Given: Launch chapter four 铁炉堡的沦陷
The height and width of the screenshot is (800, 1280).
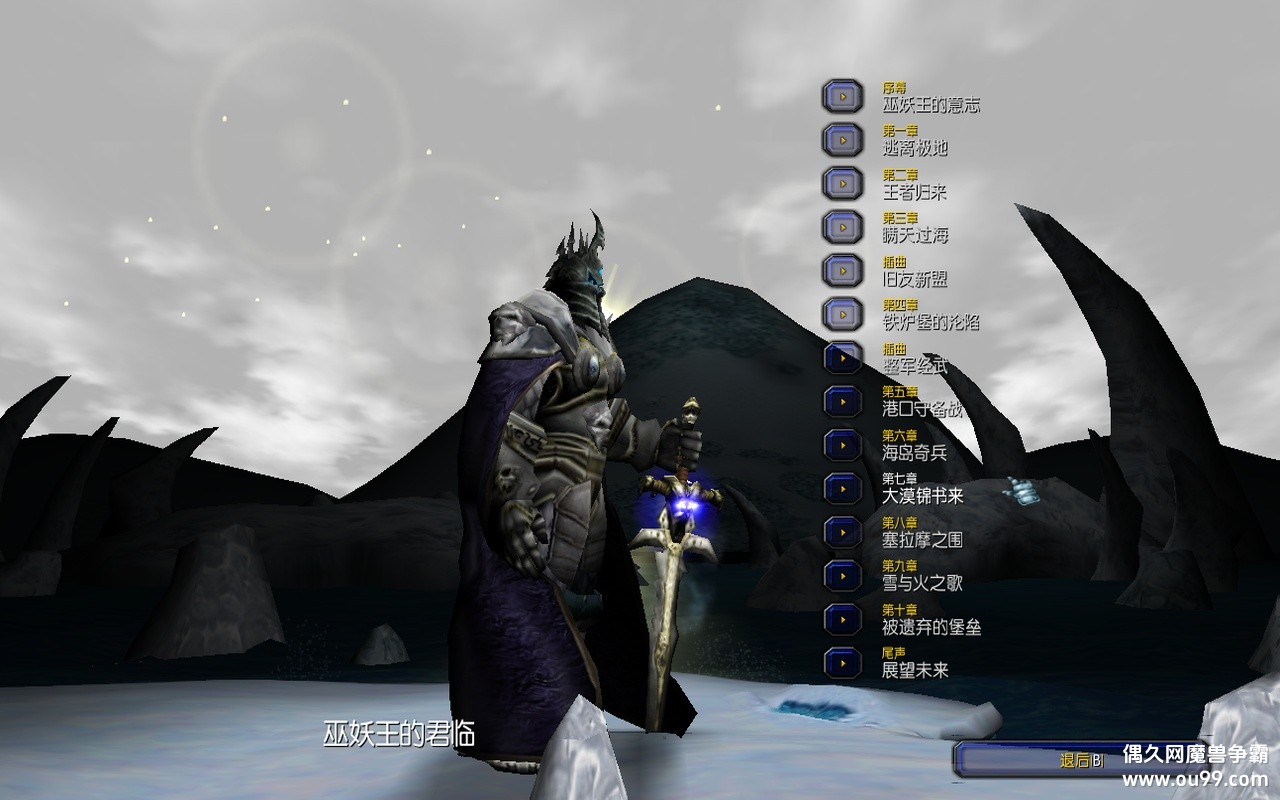Looking at the screenshot, I should click(842, 314).
